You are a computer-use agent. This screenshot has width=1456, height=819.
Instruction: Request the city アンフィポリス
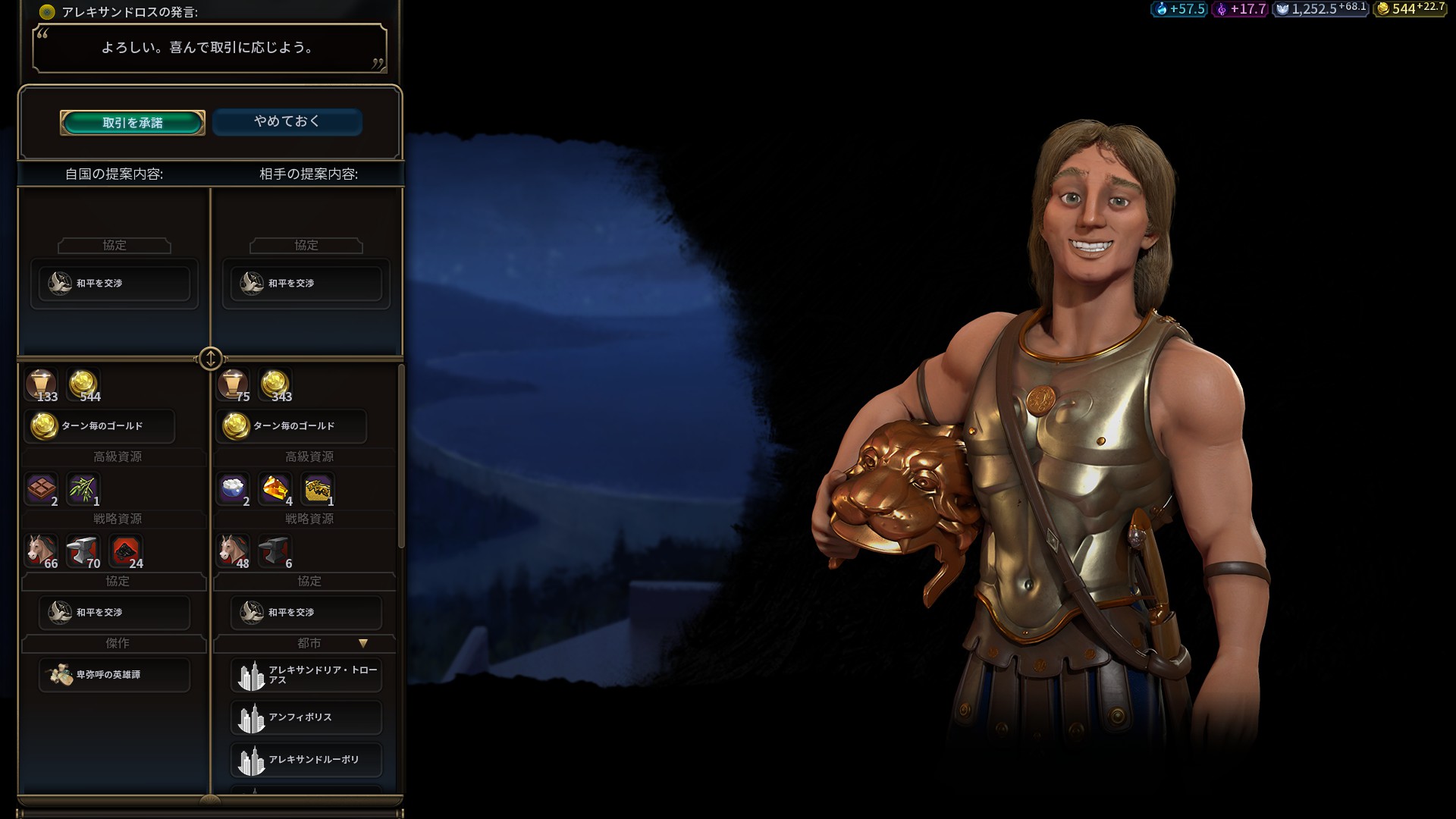pos(306,717)
